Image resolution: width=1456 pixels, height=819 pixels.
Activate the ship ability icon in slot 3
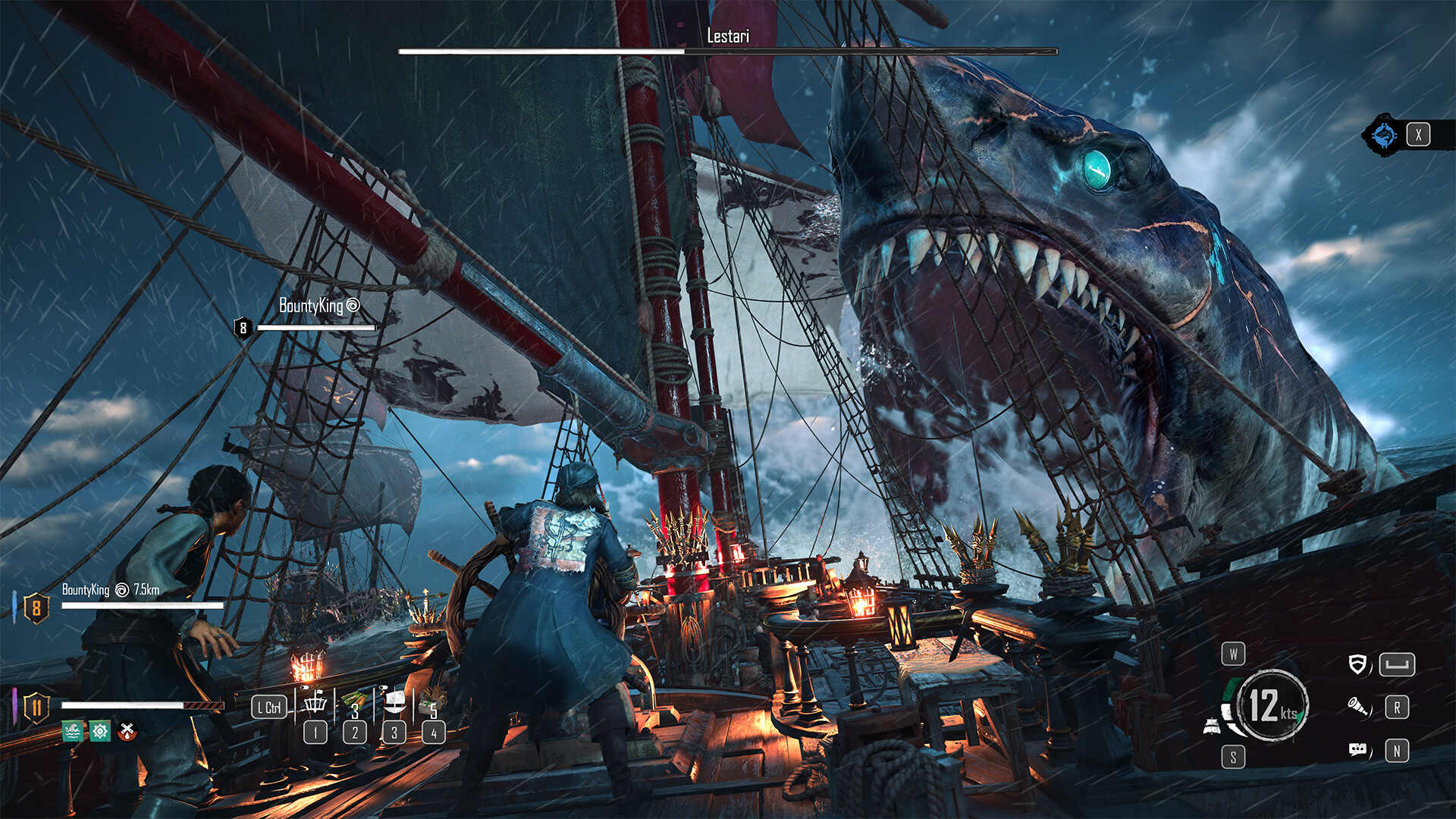395,700
